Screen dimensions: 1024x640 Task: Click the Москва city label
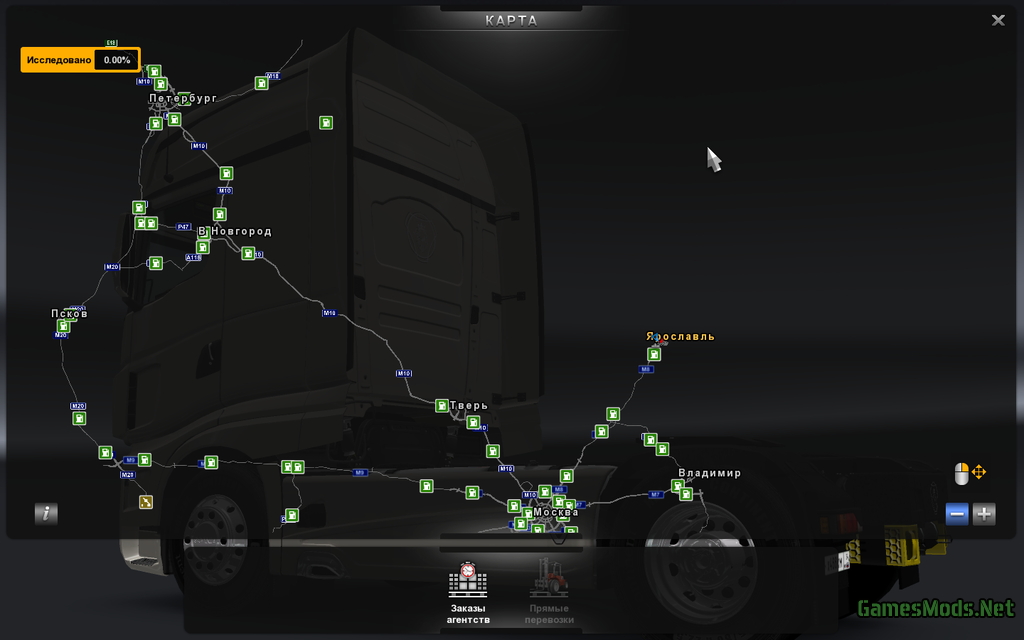pos(555,512)
